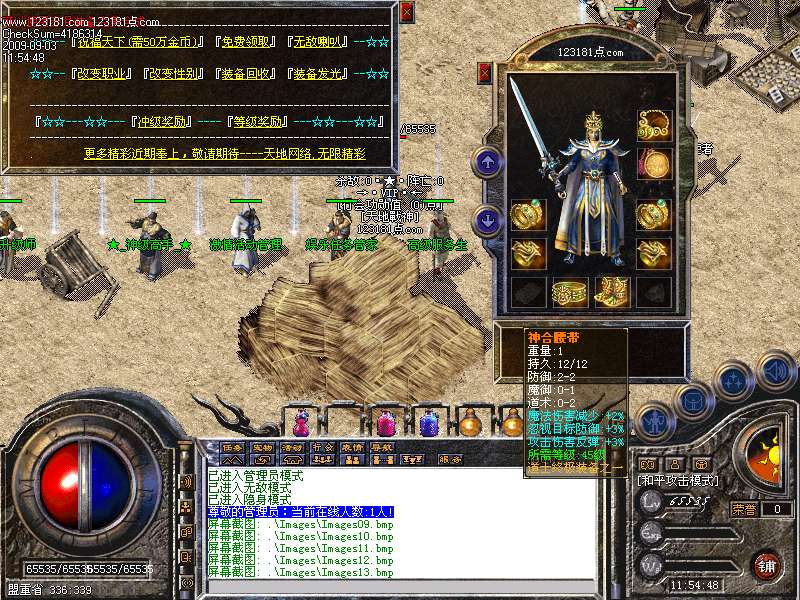800x600 pixels.
Task: Select the 无敌喇叭 dialogue link
Action: click(x=320, y=42)
